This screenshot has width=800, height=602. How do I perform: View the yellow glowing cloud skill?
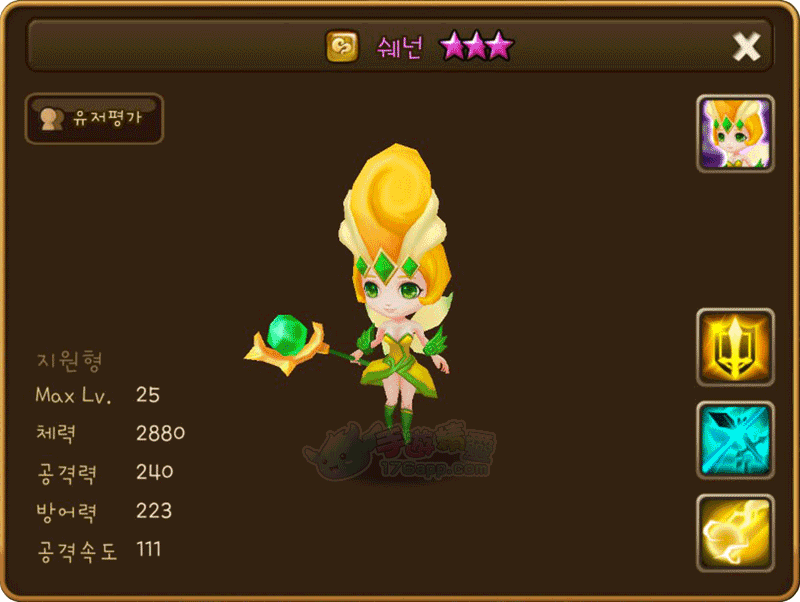[x=735, y=533]
